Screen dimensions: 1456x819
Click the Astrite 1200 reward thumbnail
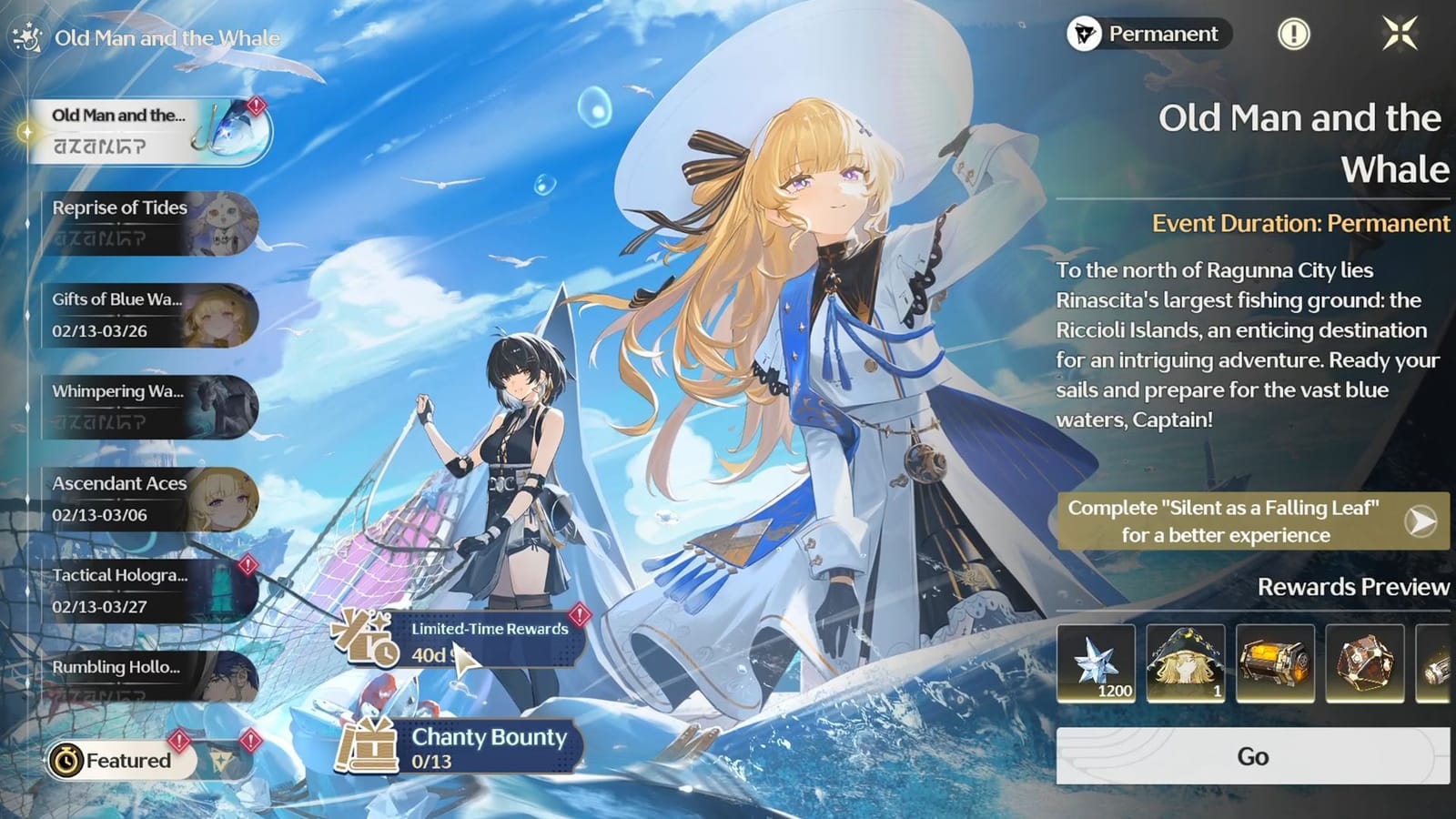pos(1097,664)
